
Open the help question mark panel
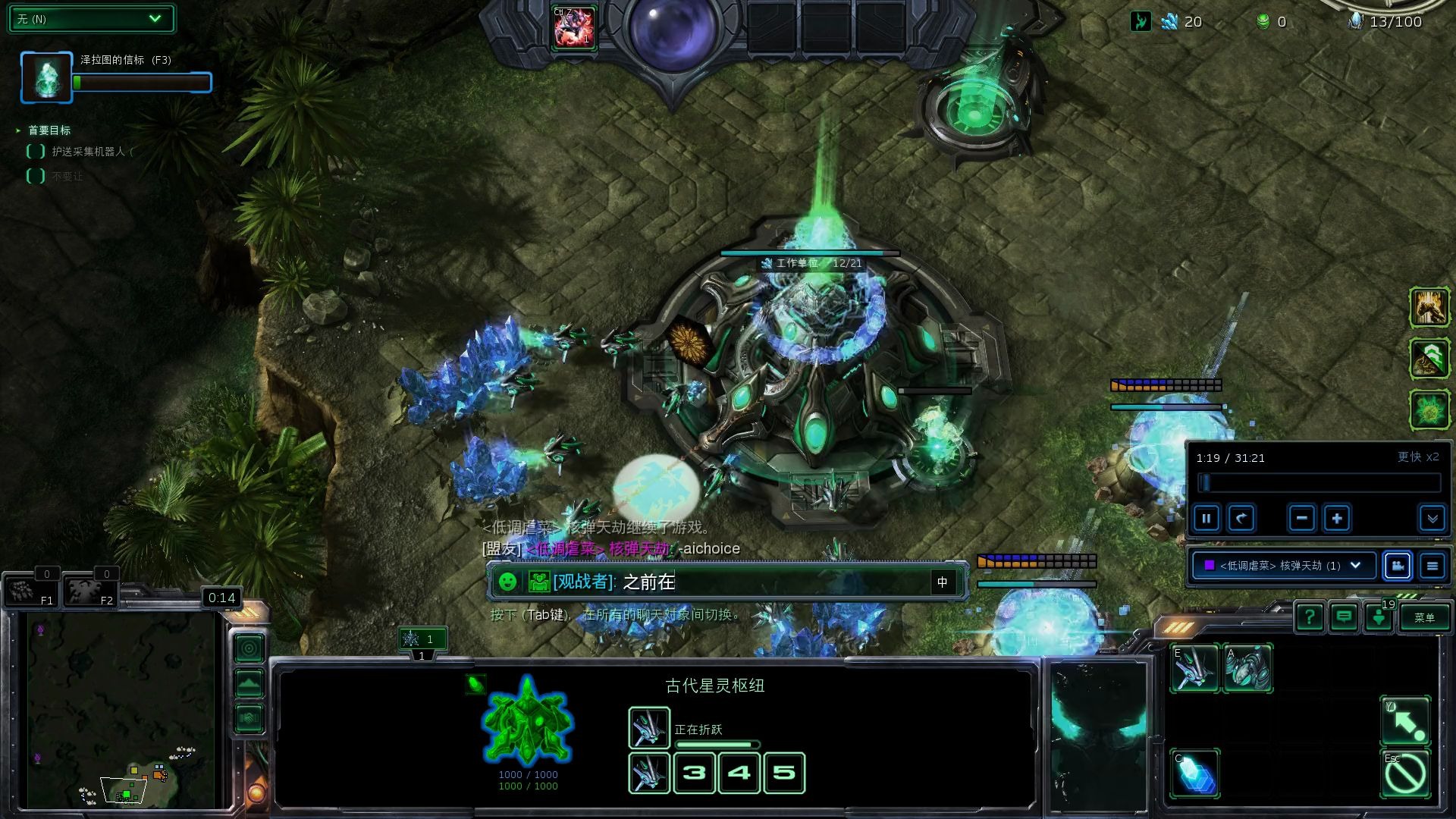tap(1309, 617)
